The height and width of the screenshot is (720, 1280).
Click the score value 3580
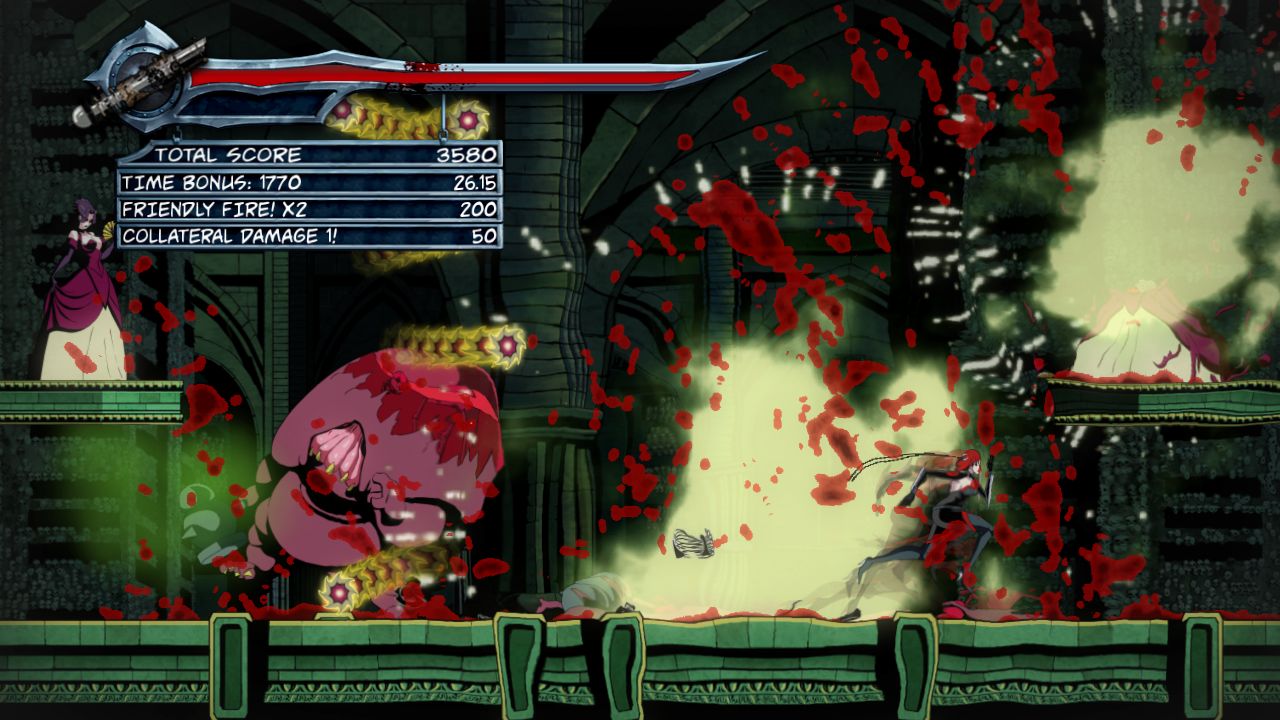(x=466, y=155)
